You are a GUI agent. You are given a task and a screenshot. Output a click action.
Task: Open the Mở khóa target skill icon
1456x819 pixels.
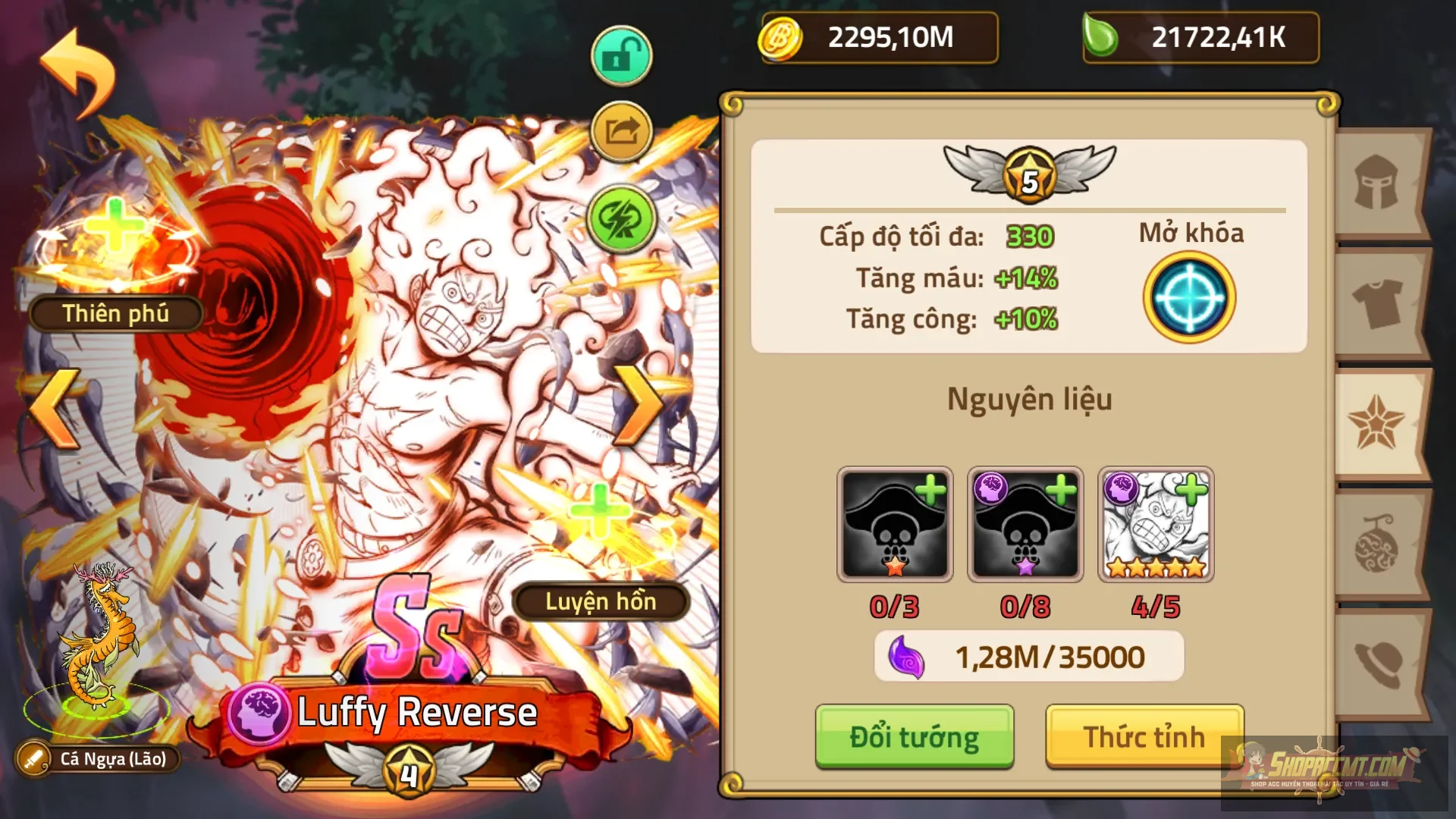(x=1188, y=297)
